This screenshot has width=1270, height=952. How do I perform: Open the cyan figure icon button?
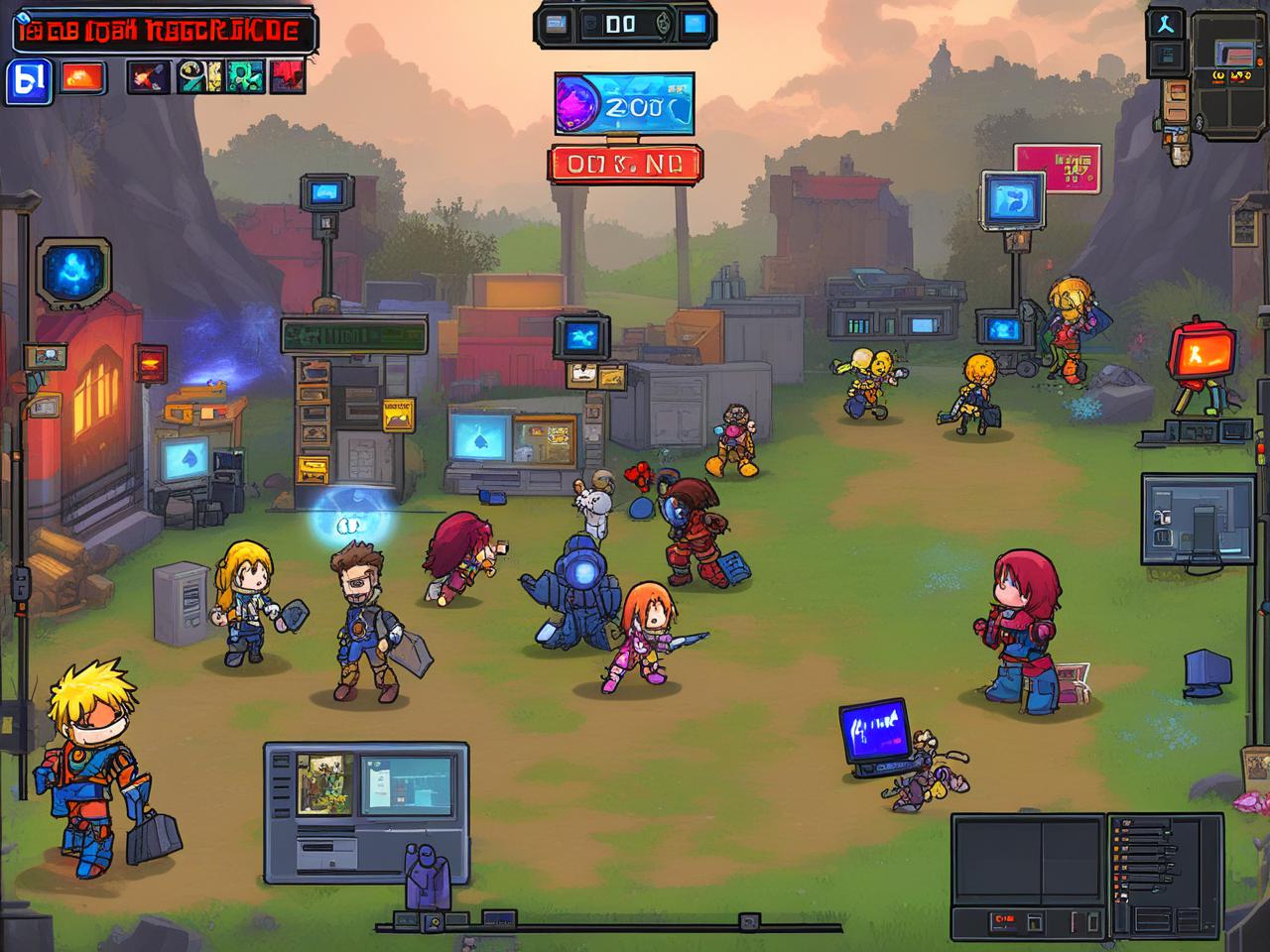[1166, 24]
